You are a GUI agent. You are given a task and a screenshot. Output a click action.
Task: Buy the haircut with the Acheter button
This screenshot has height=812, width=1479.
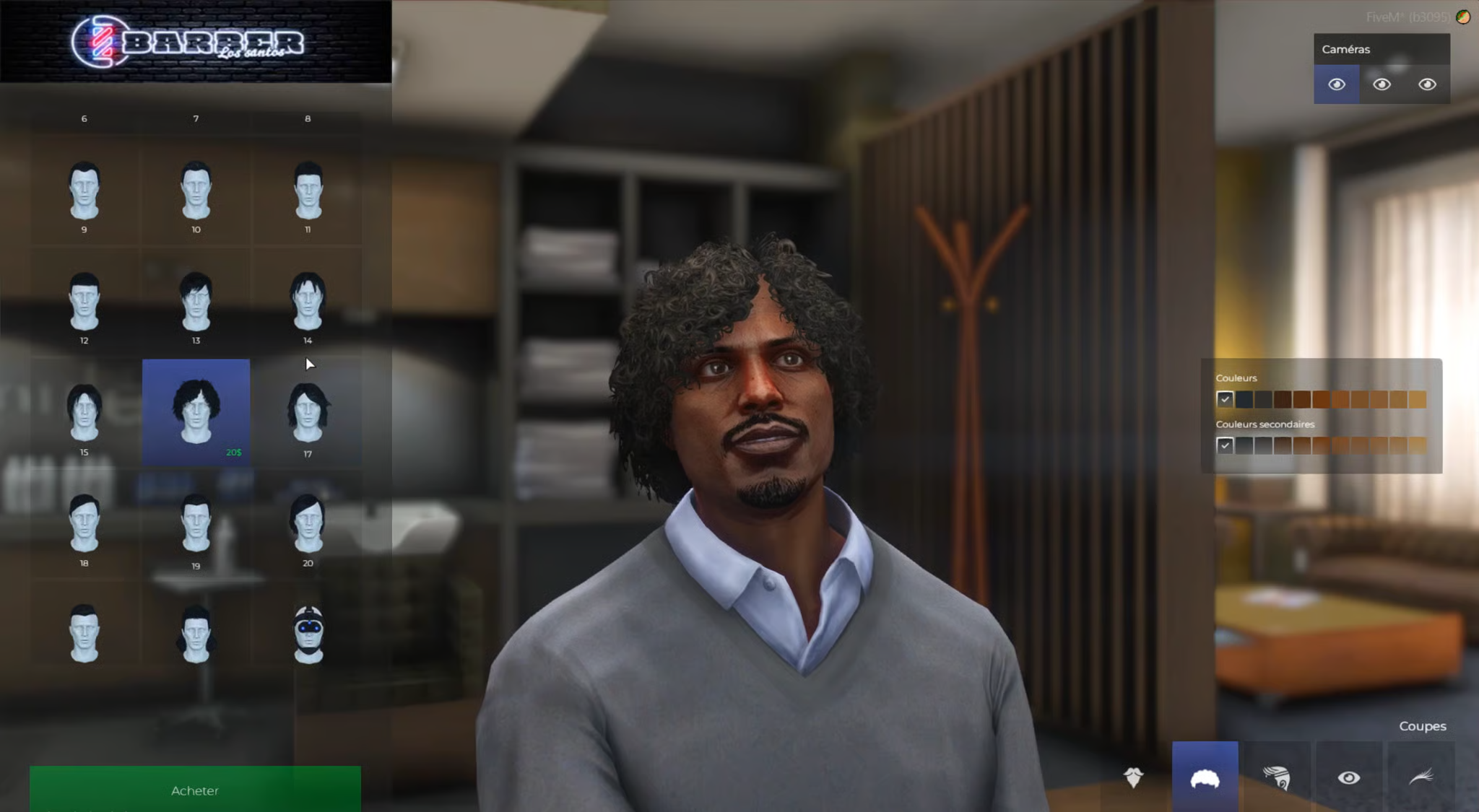(195, 790)
